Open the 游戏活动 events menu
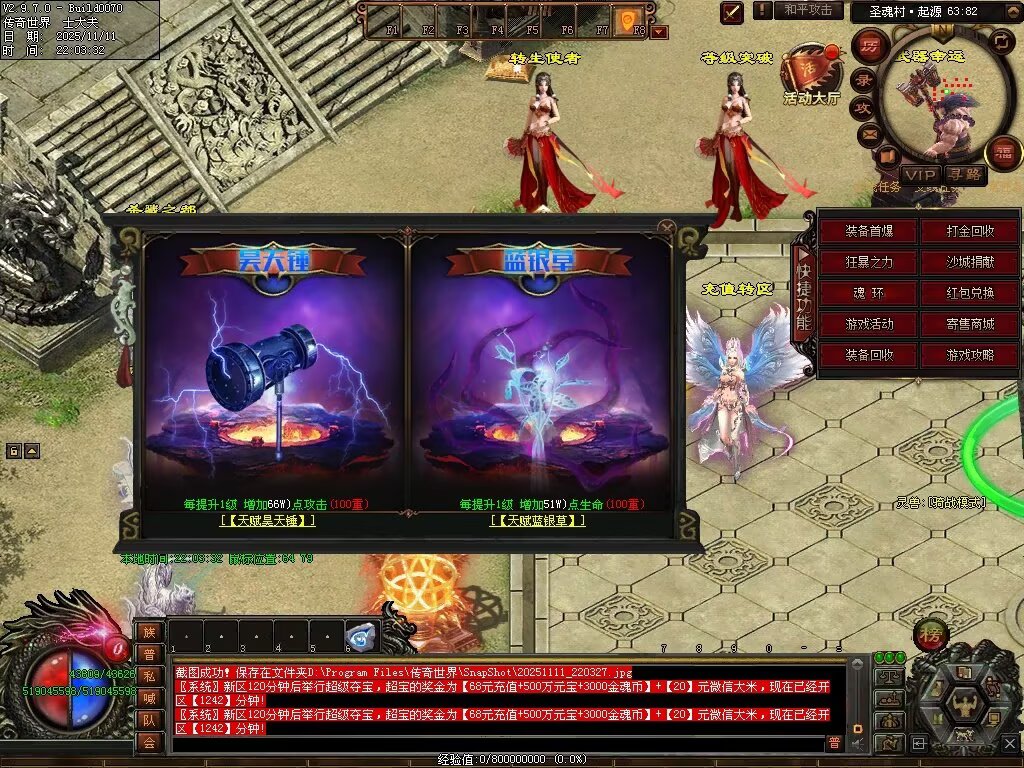Viewport: 1024px width, 768px height. click(869, 325)
